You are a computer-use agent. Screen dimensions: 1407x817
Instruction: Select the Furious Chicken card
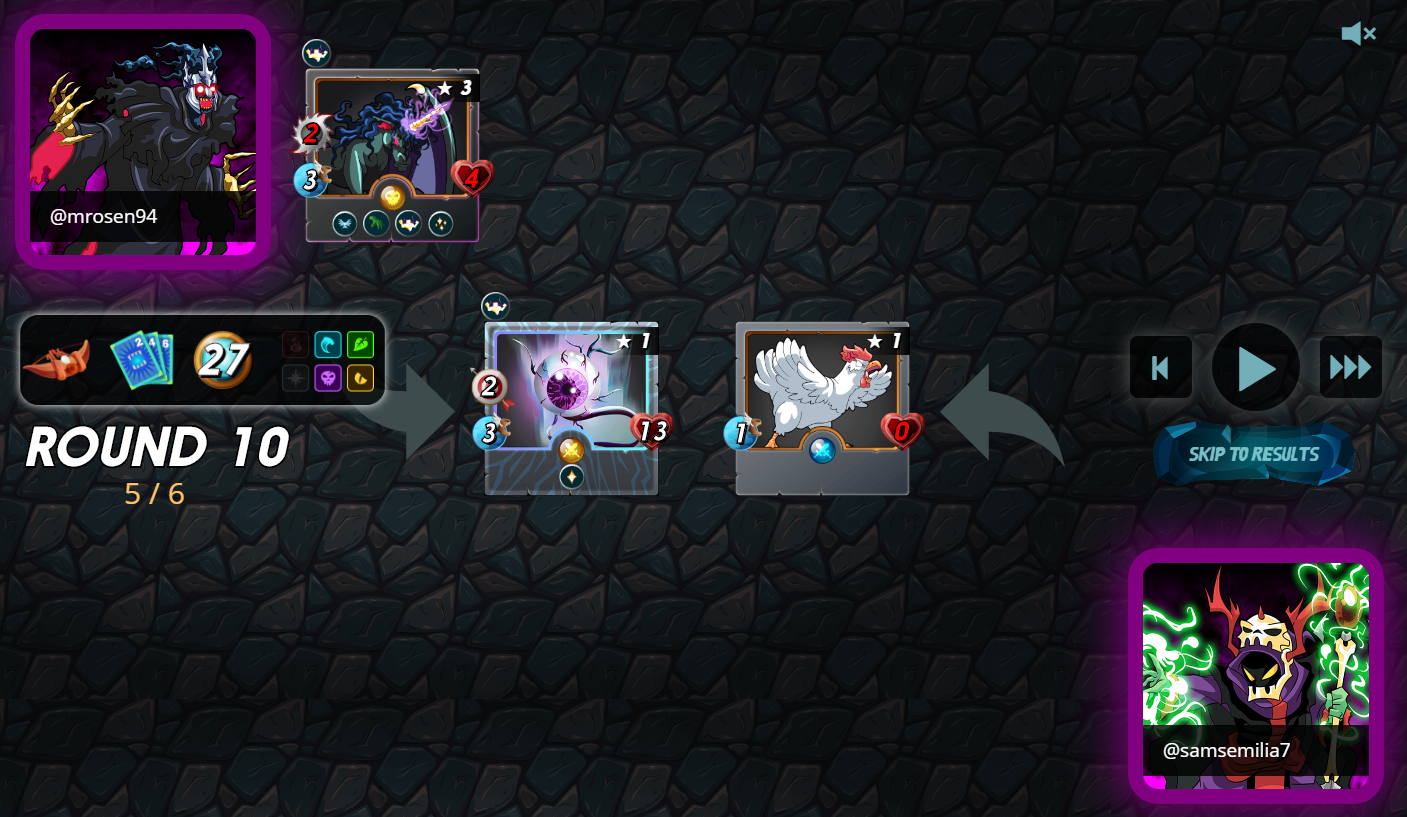[x=822, y=407]
